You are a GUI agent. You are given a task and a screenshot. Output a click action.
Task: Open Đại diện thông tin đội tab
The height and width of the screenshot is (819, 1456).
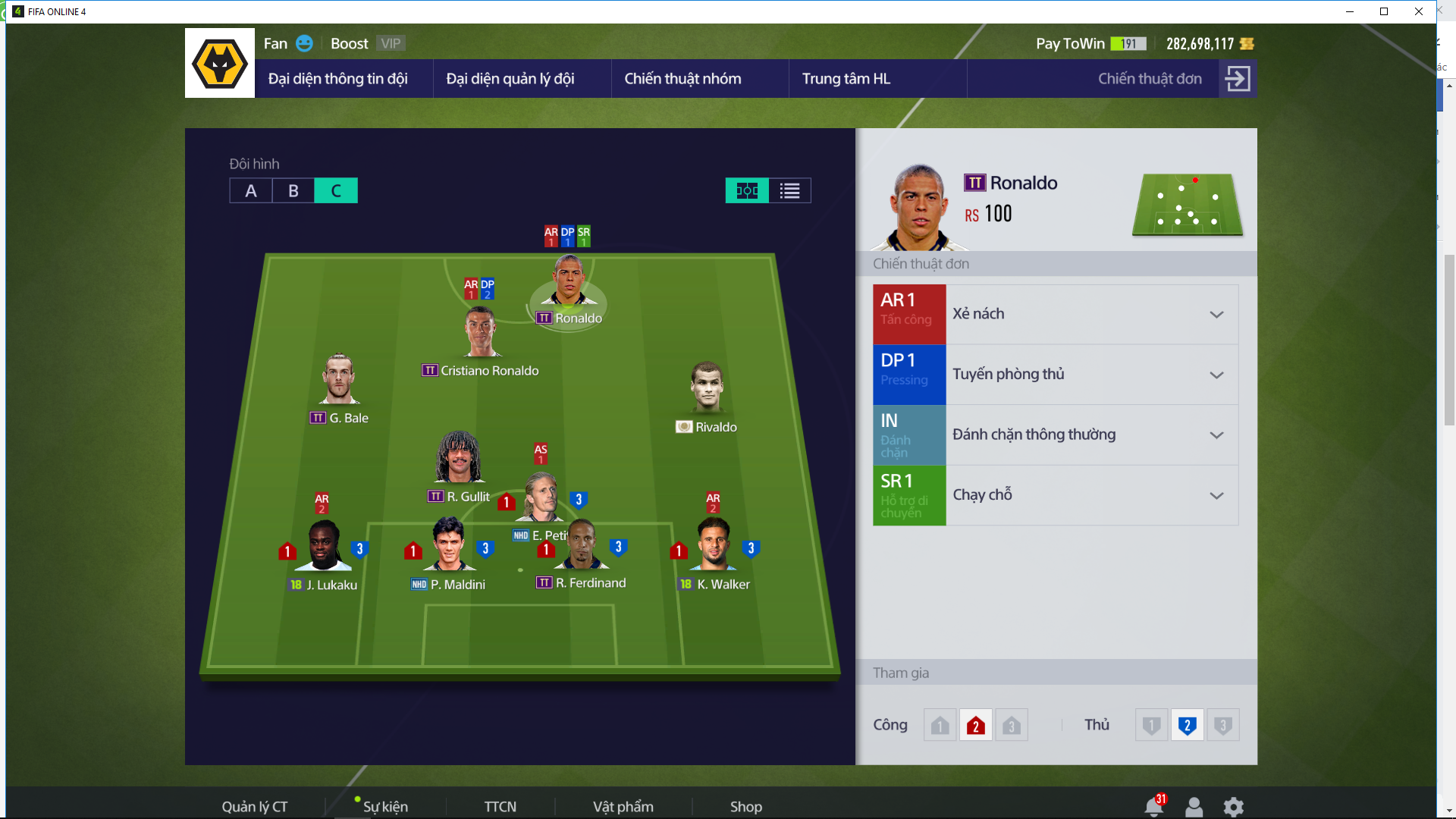coord(337,79)
